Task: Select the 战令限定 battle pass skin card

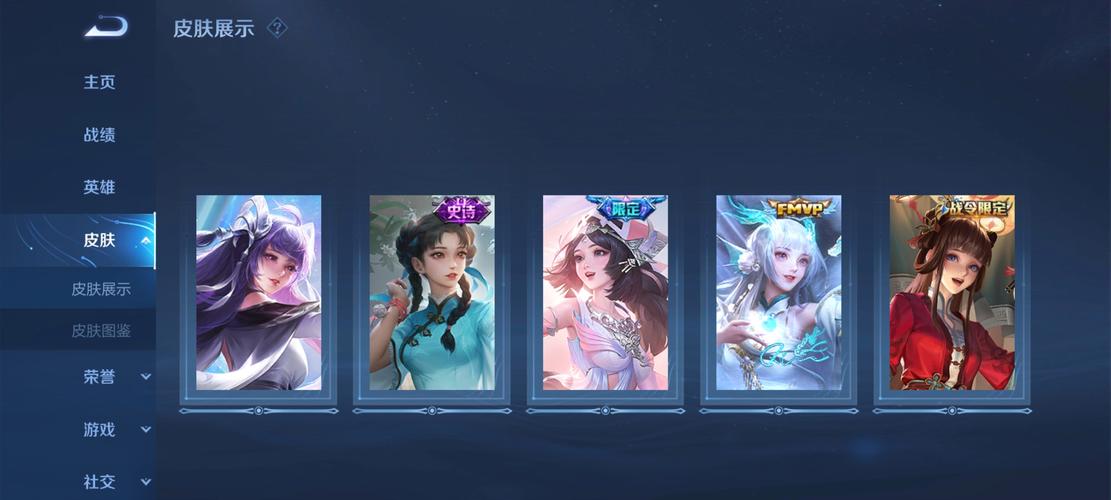Action: [x=952, y=293]
